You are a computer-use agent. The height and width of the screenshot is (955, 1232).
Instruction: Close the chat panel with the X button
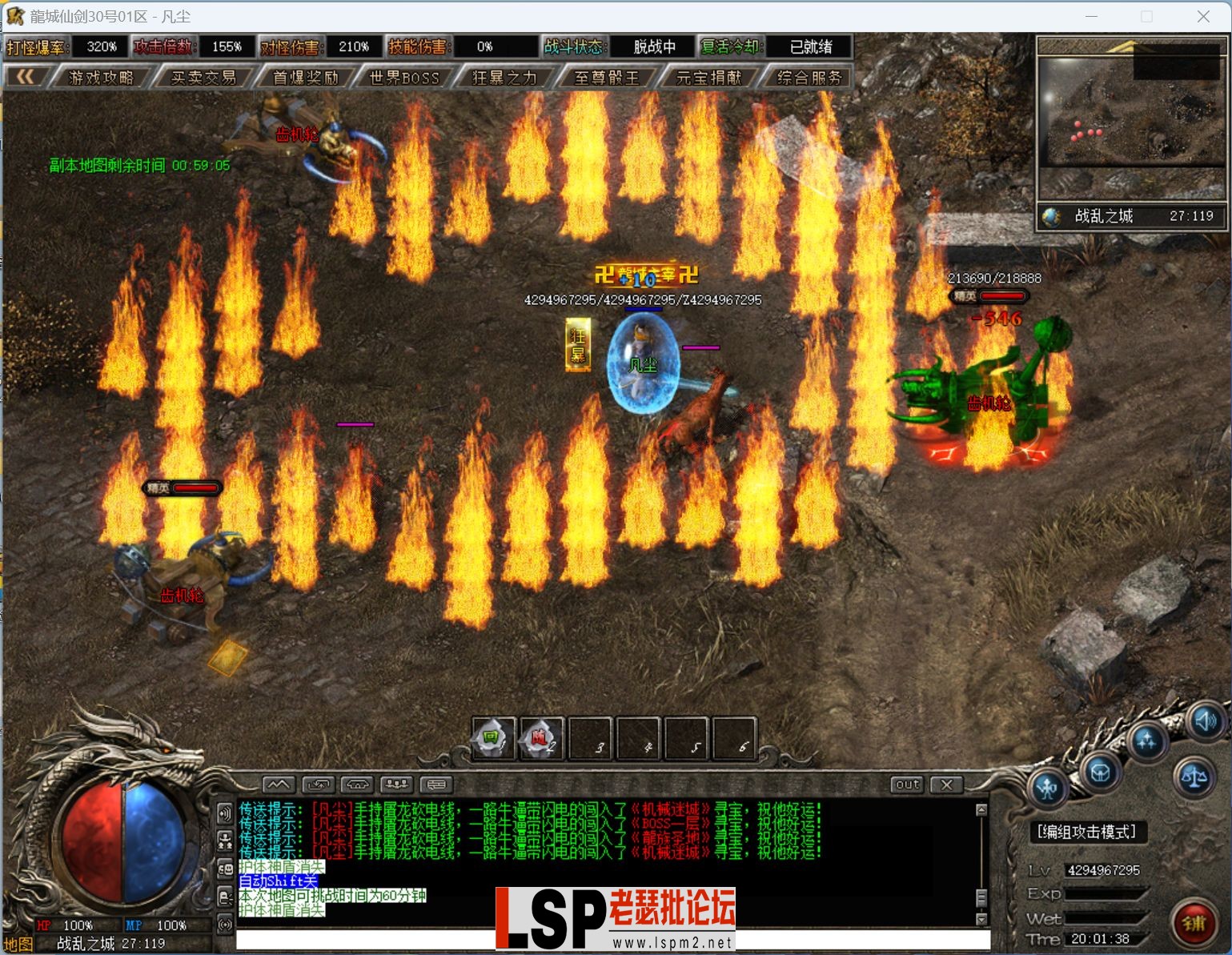tap(946, 784)
